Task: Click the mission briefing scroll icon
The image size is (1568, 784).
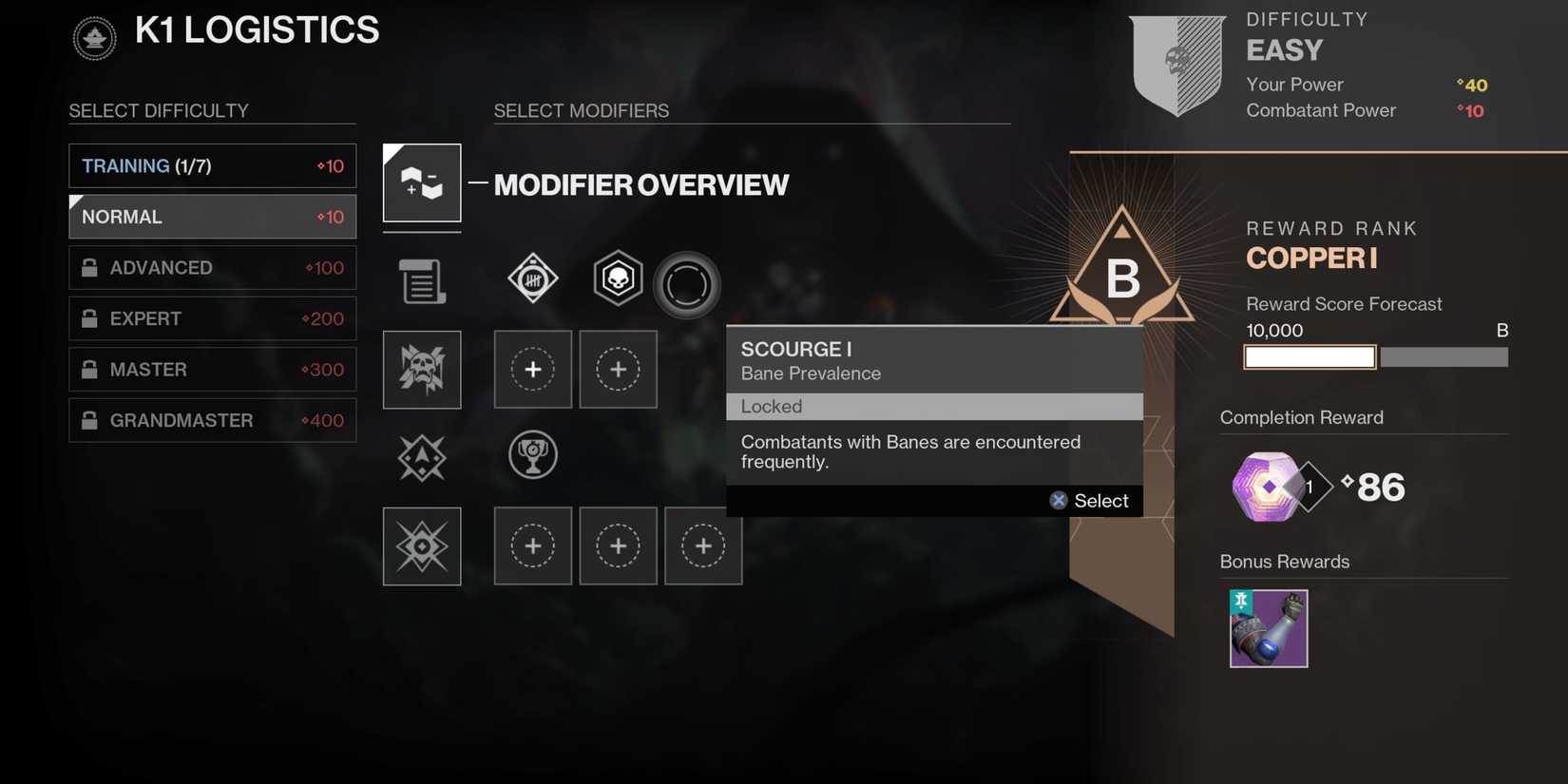Action: [421, 280]
